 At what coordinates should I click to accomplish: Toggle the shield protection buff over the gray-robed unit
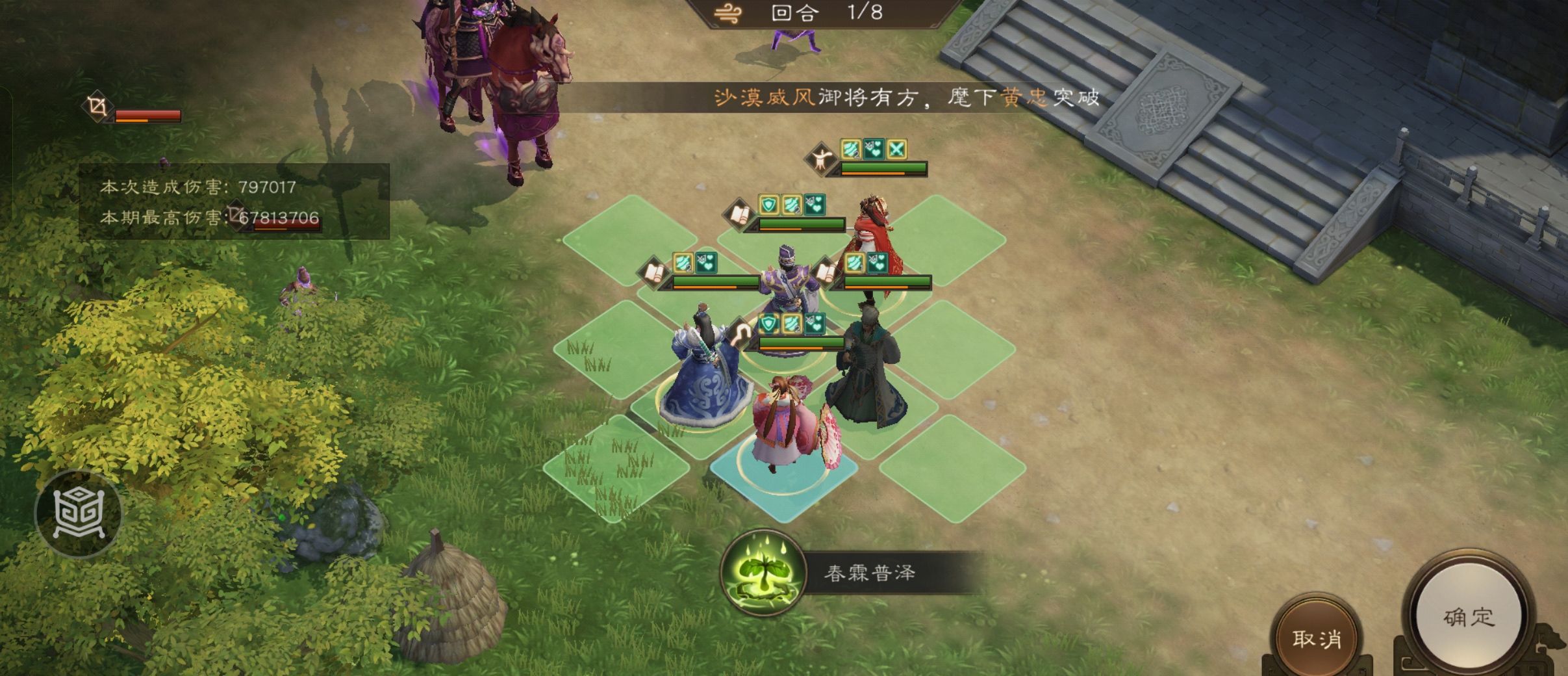pyautogui.click(x=768, y=325)
